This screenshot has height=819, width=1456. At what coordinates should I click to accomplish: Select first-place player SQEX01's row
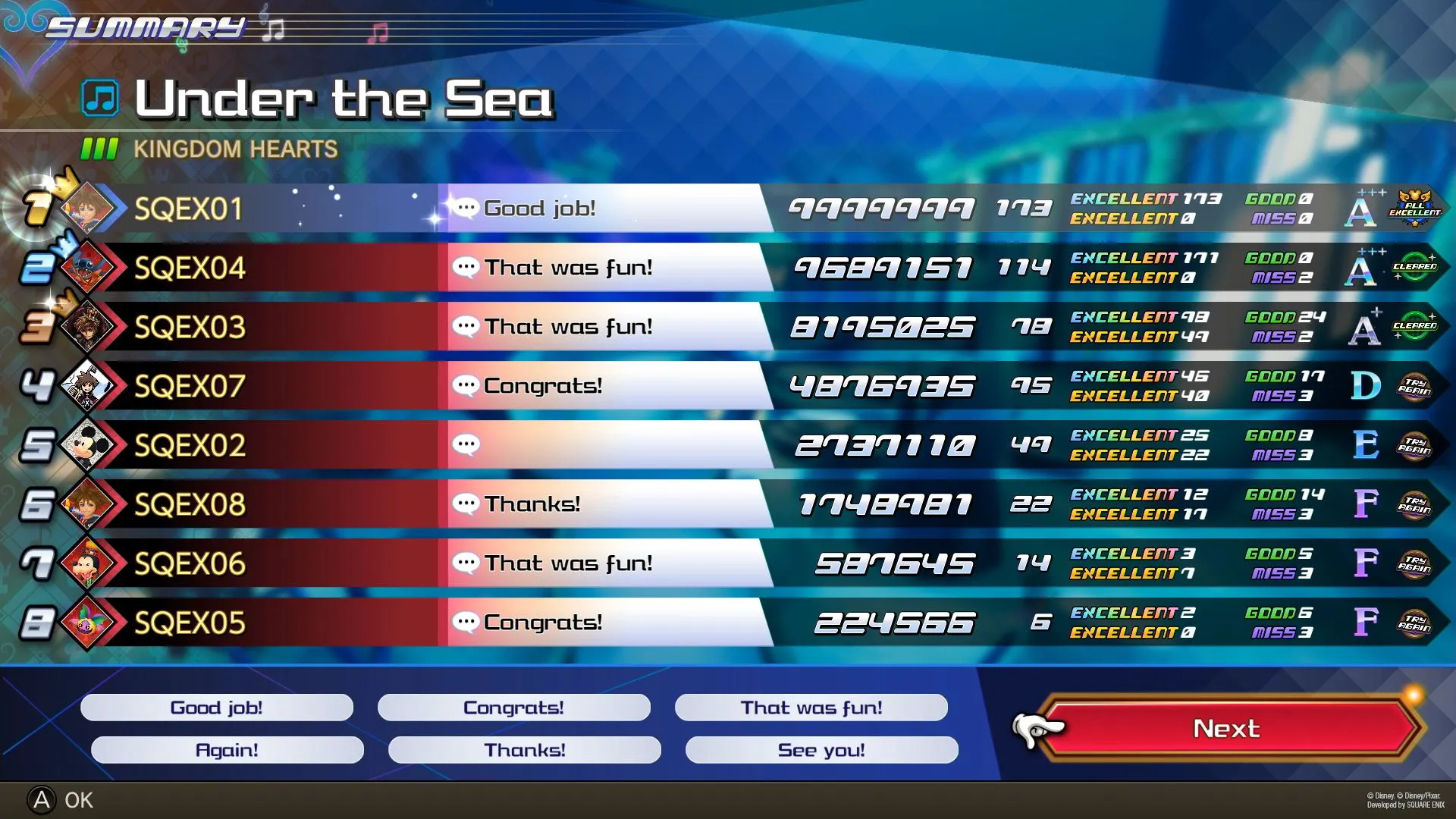[x=190, y=209]
